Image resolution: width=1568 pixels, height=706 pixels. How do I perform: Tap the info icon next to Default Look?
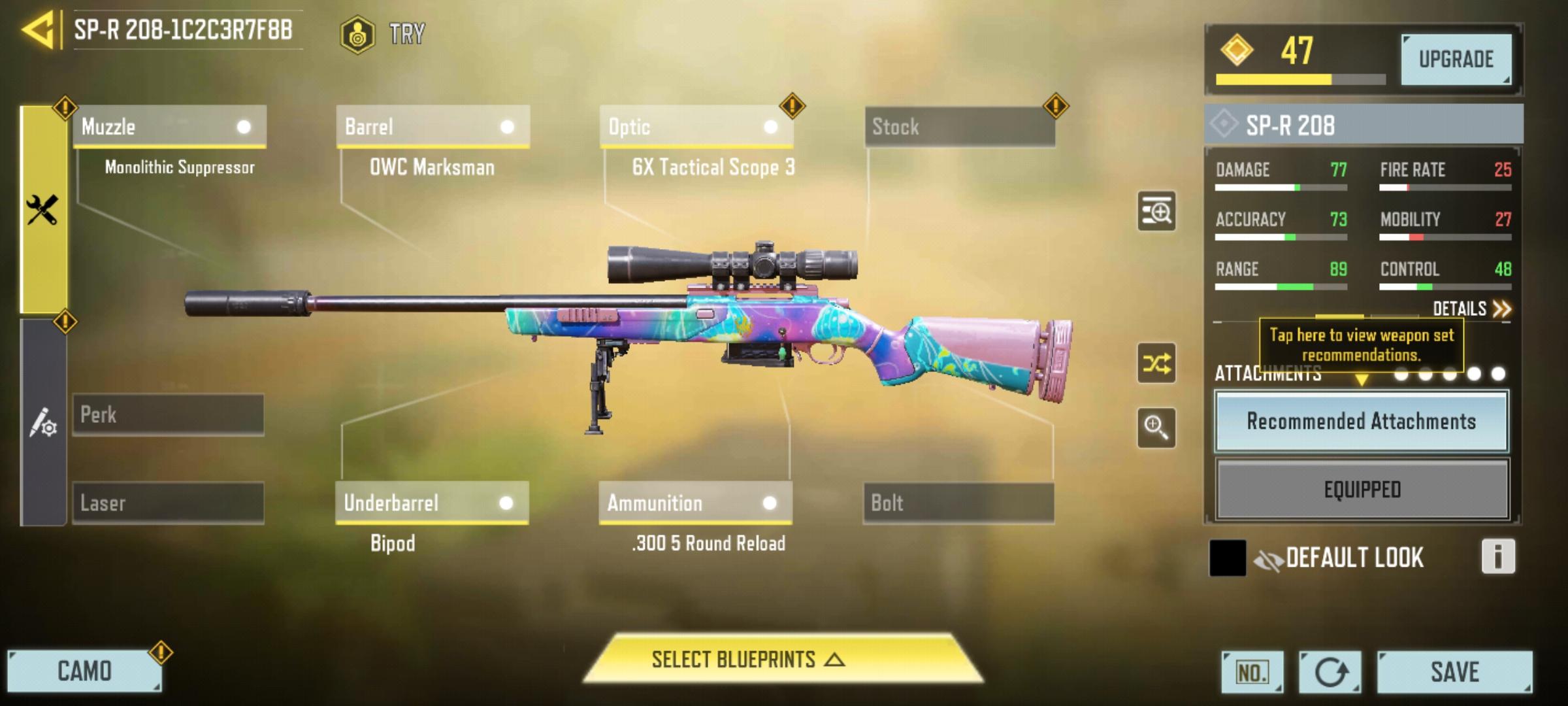[x=1497, y=557]
